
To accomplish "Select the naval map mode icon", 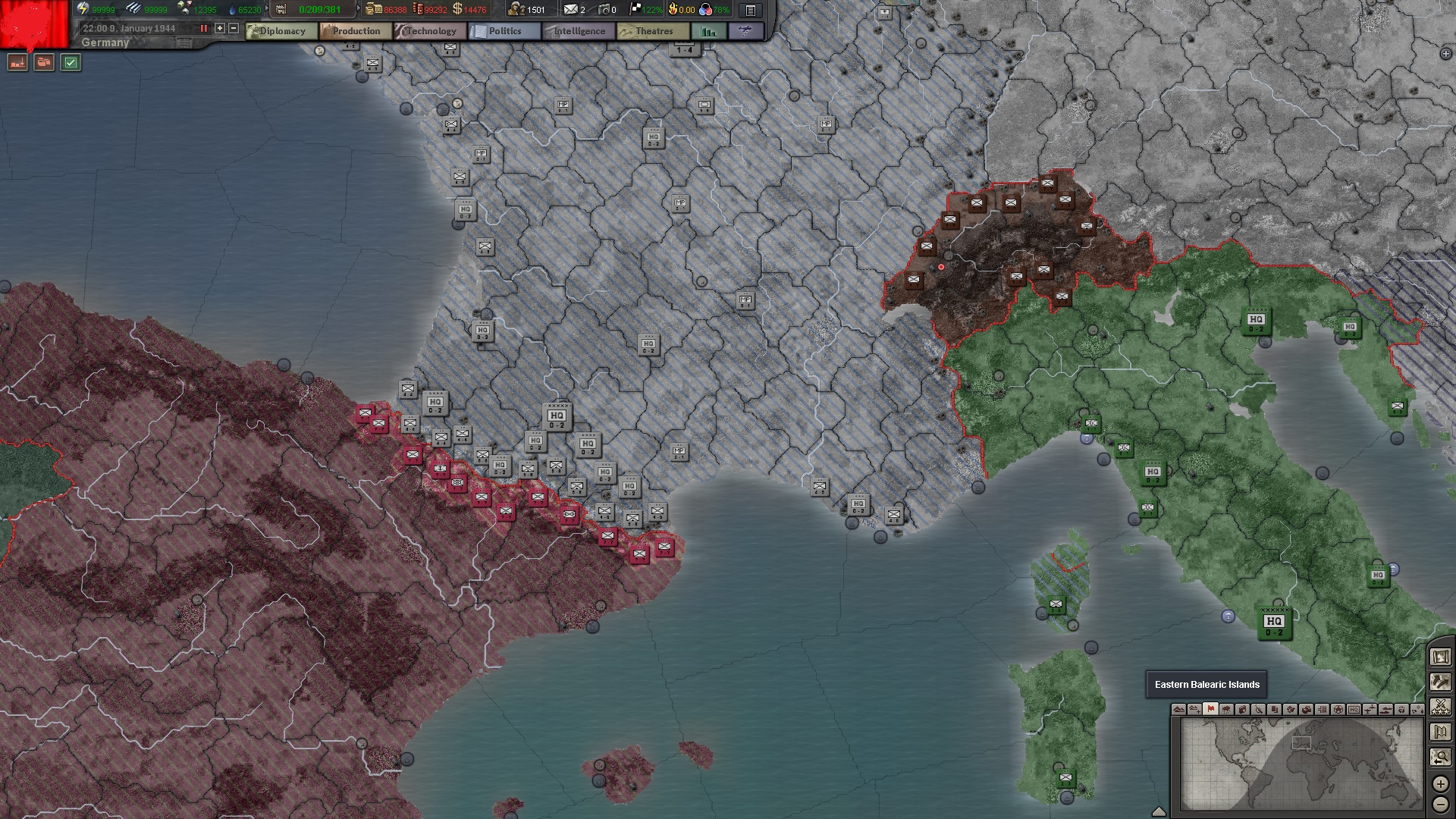I will pos(1387,710).
